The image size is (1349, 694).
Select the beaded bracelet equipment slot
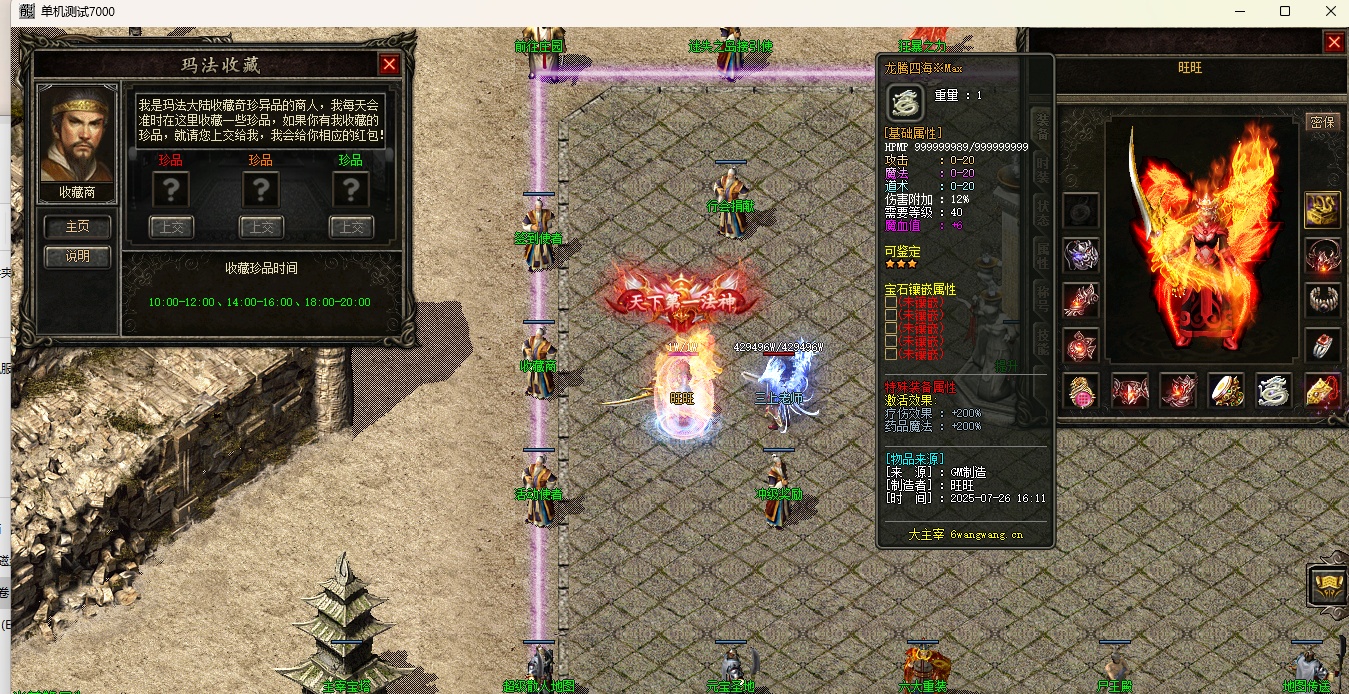(1322, 298)
